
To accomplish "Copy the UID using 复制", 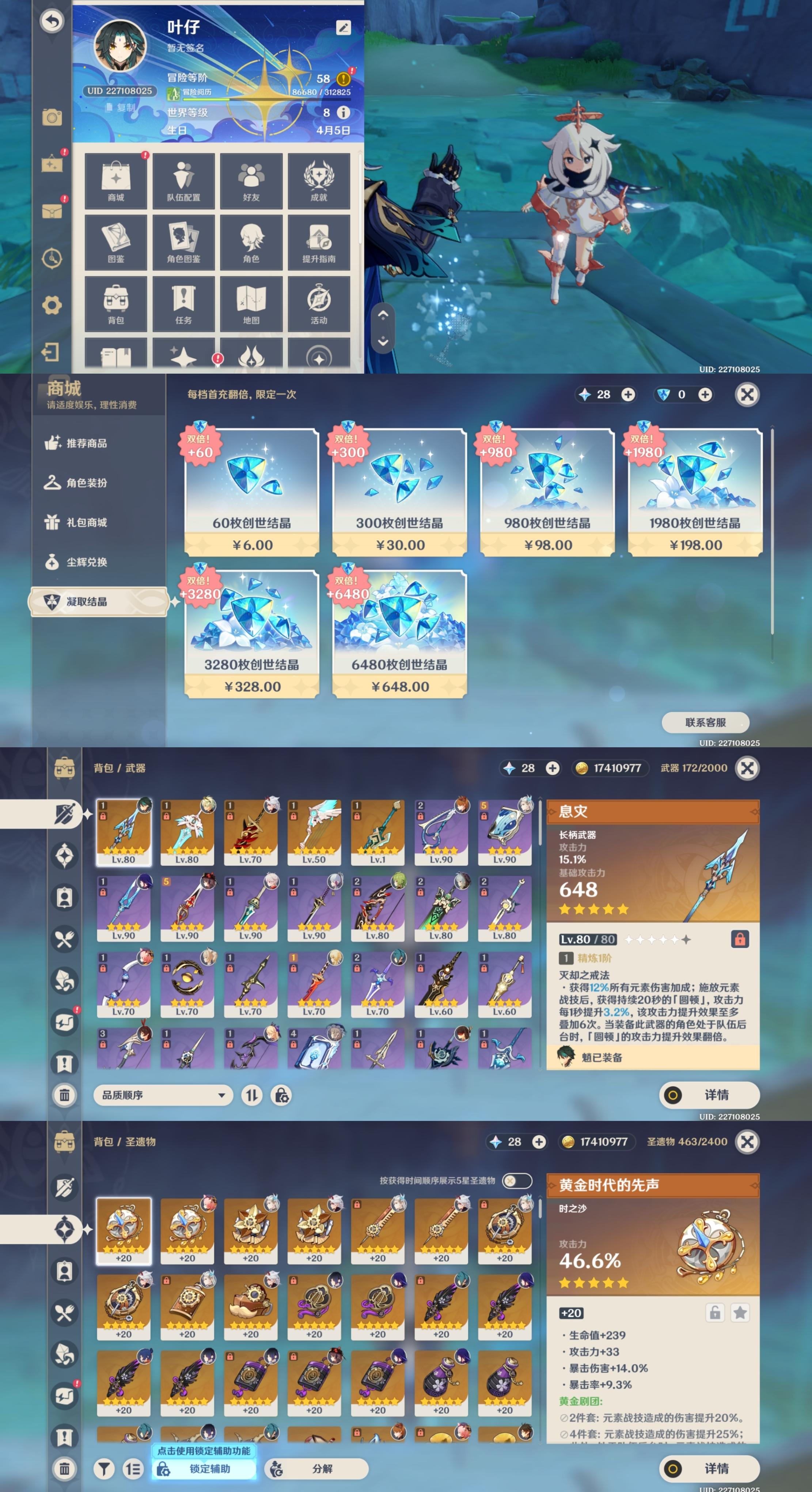I will click(x=121, y=108).
